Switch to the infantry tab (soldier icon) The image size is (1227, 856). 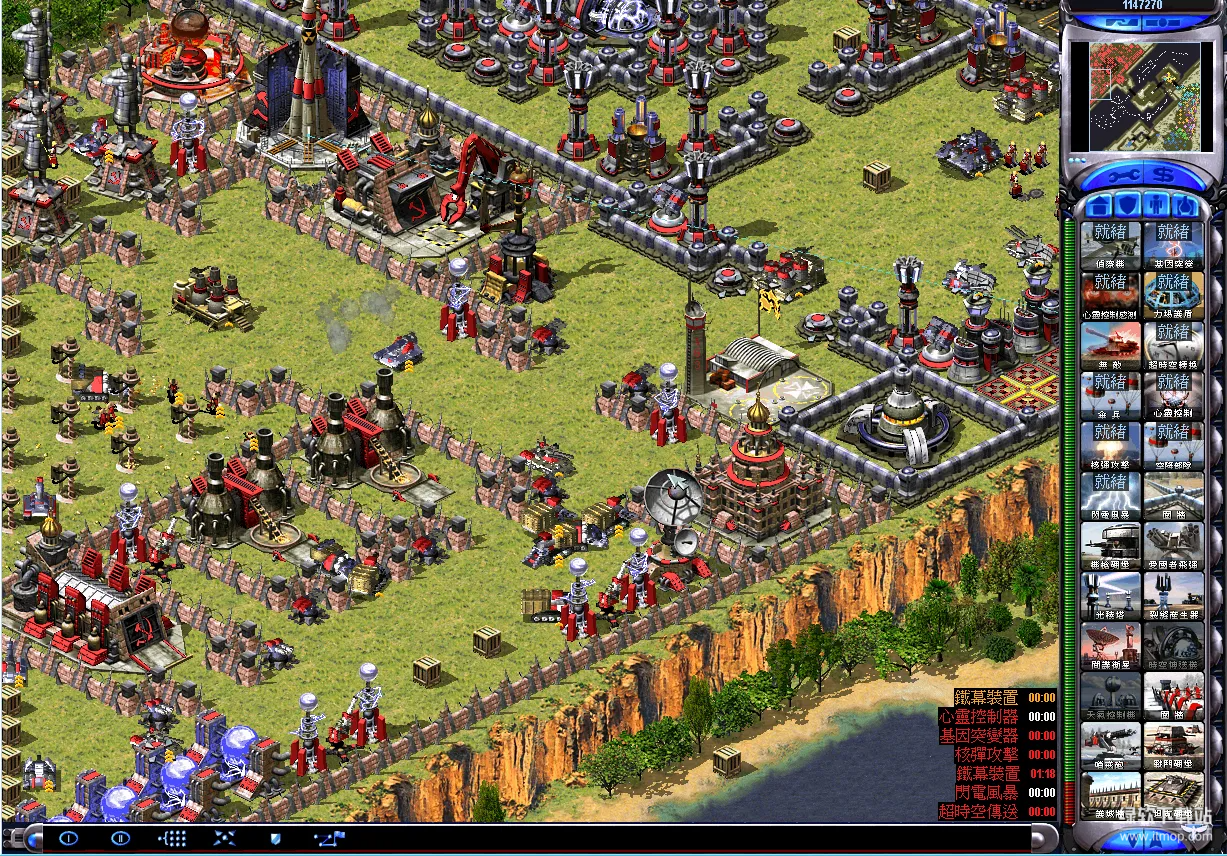click(x=1157, y=207)
